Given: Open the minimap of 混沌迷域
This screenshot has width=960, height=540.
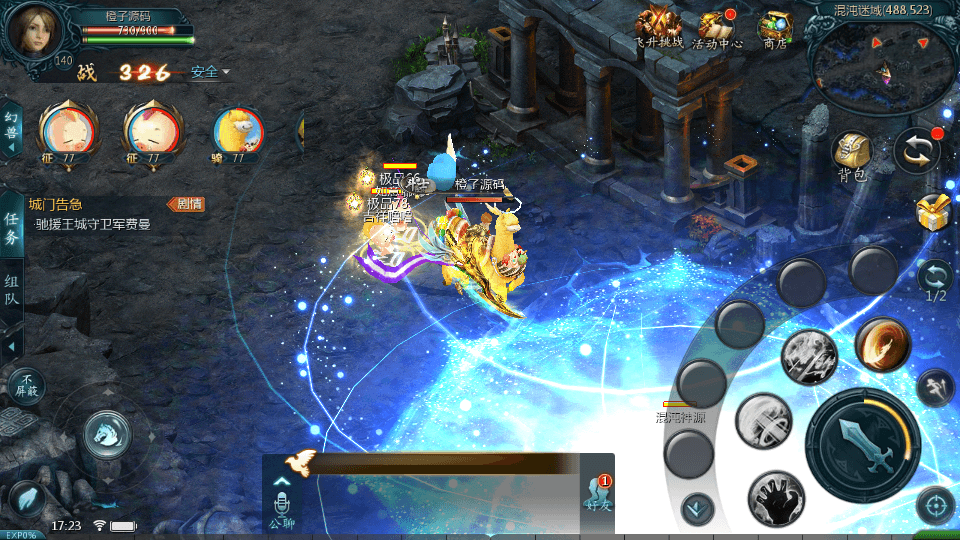Looking at the screenshot, I should [x=882, y=67].
